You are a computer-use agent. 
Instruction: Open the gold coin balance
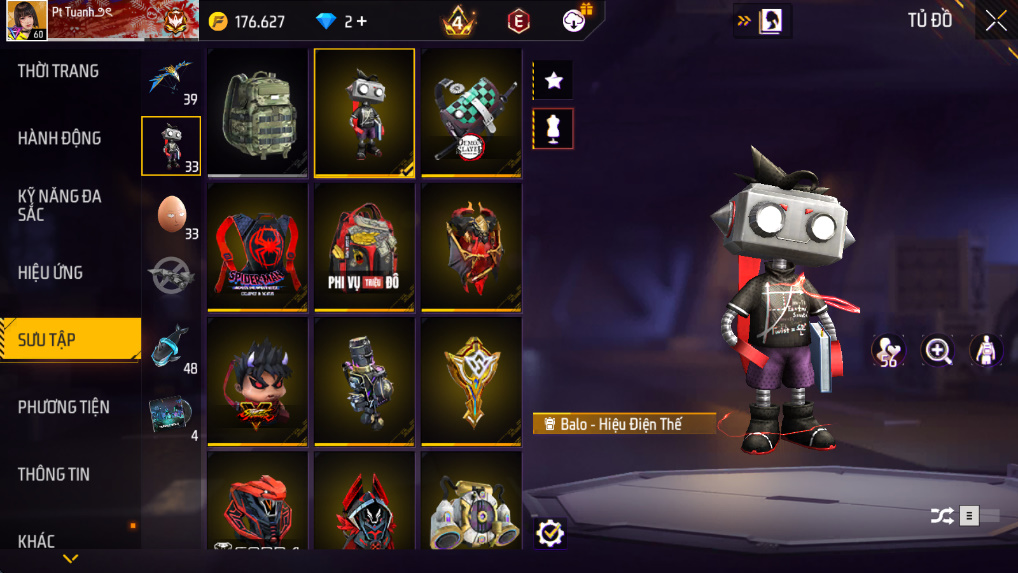click(247, 21)
